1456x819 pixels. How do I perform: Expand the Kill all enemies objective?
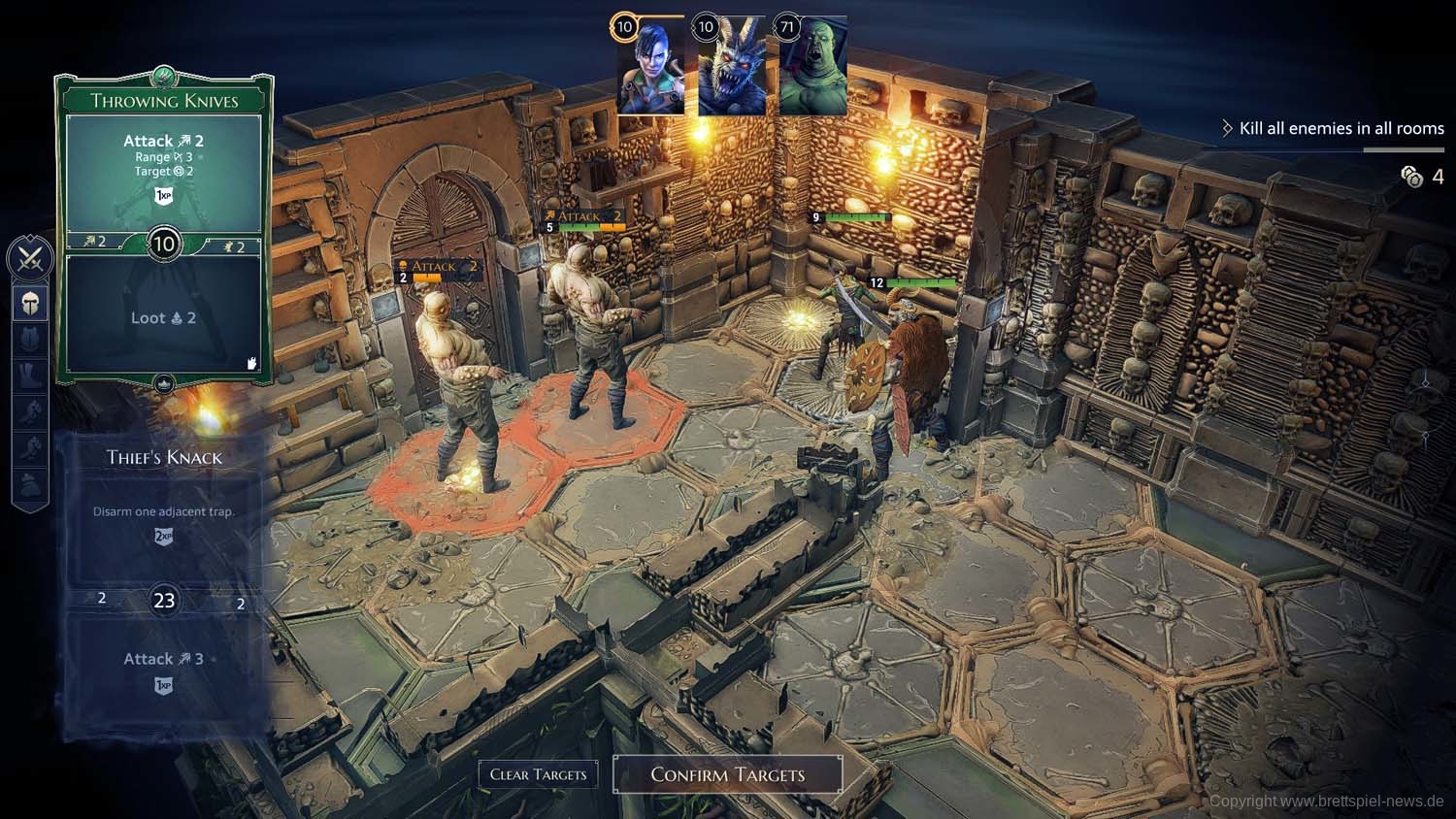pyautogui.click(x=1332, y=128)
